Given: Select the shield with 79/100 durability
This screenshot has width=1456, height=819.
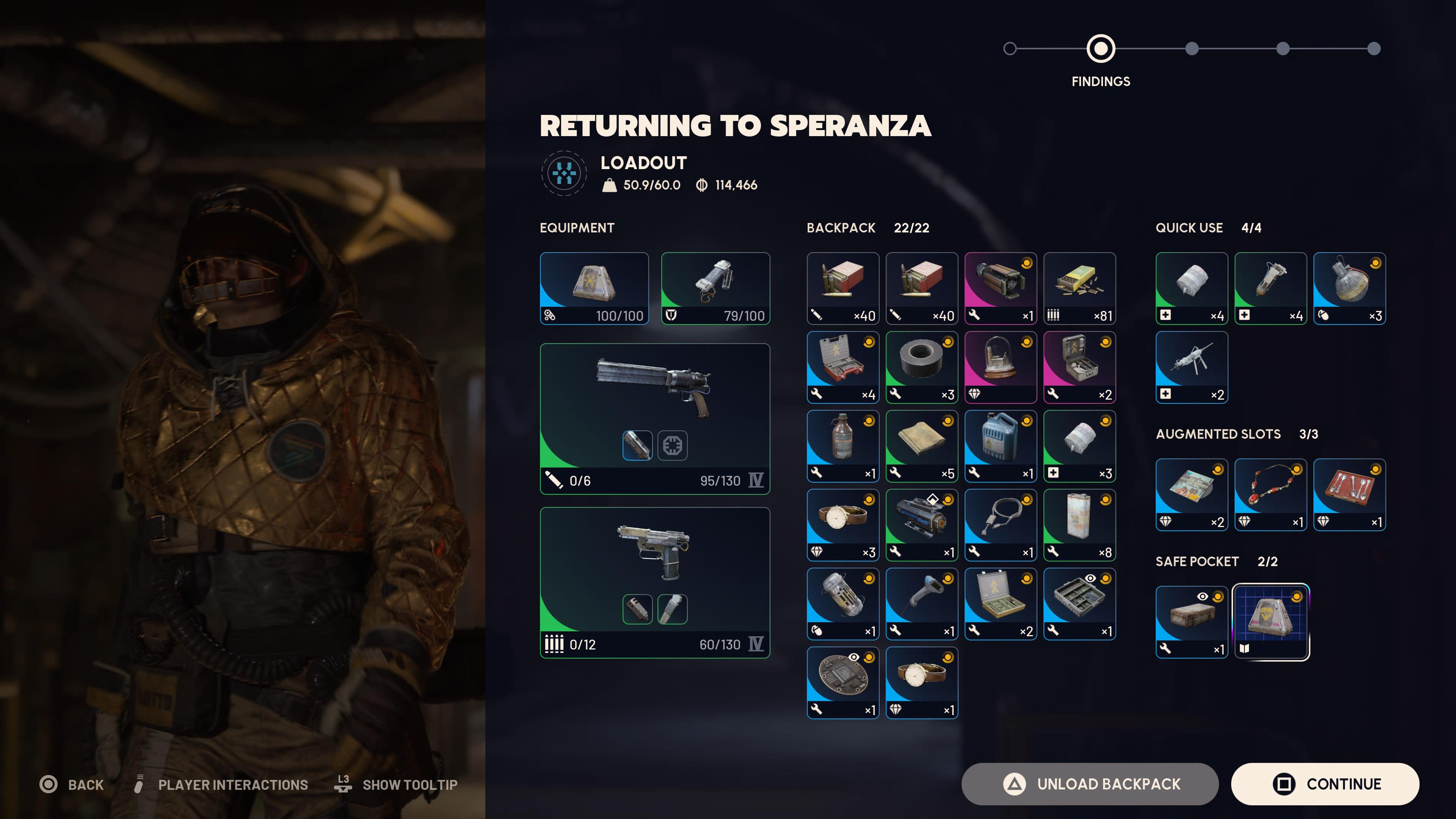Looking at the screenshot, I should (715, 288).
